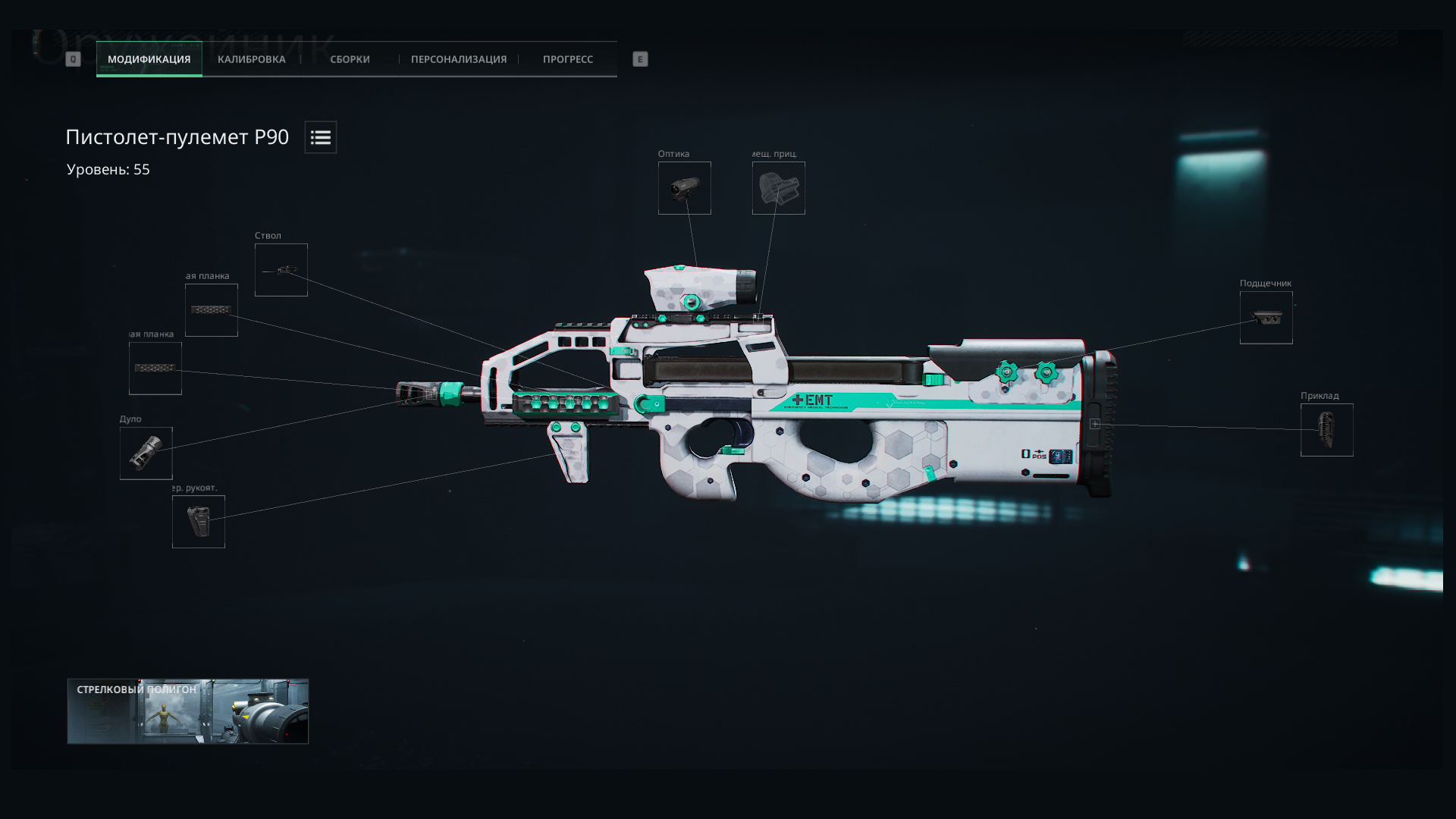Viewport: 1456px width, 819px height.
Task: Go to the Сборки tab
Action: [350, 59]
